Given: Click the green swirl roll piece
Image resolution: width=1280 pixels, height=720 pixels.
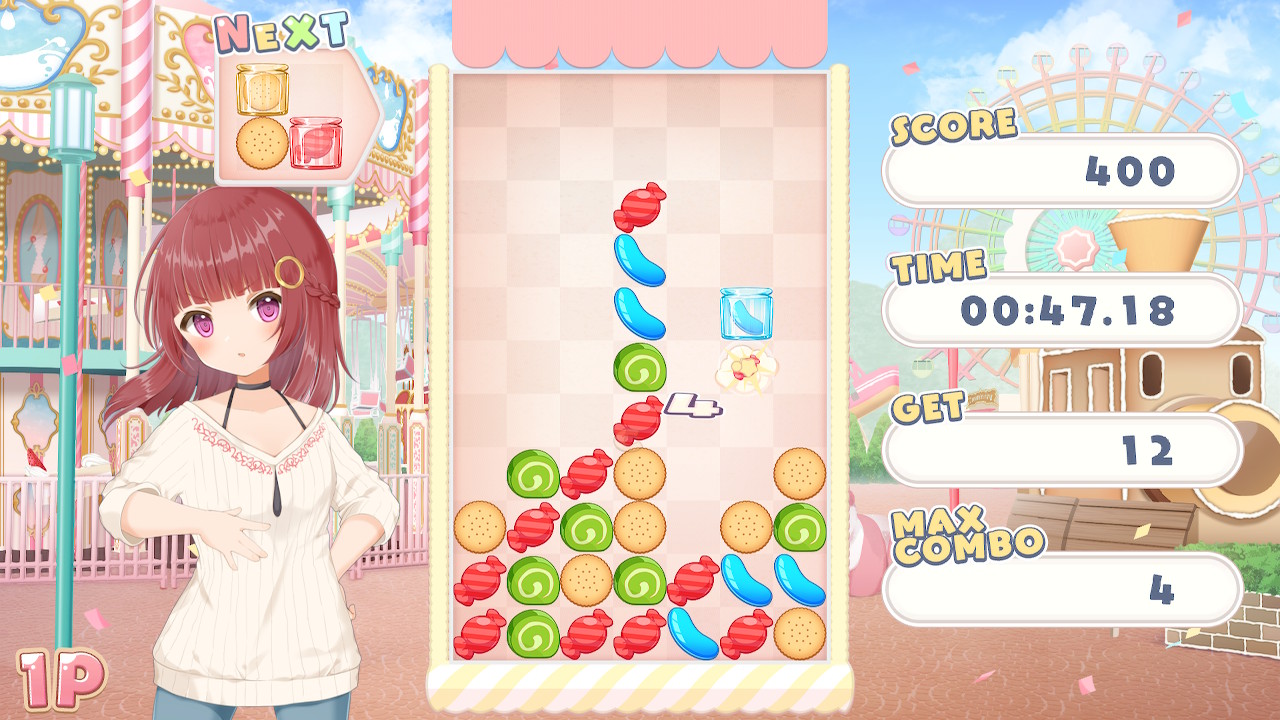Looking at the screenshot, I should click(x=640, y=368).
